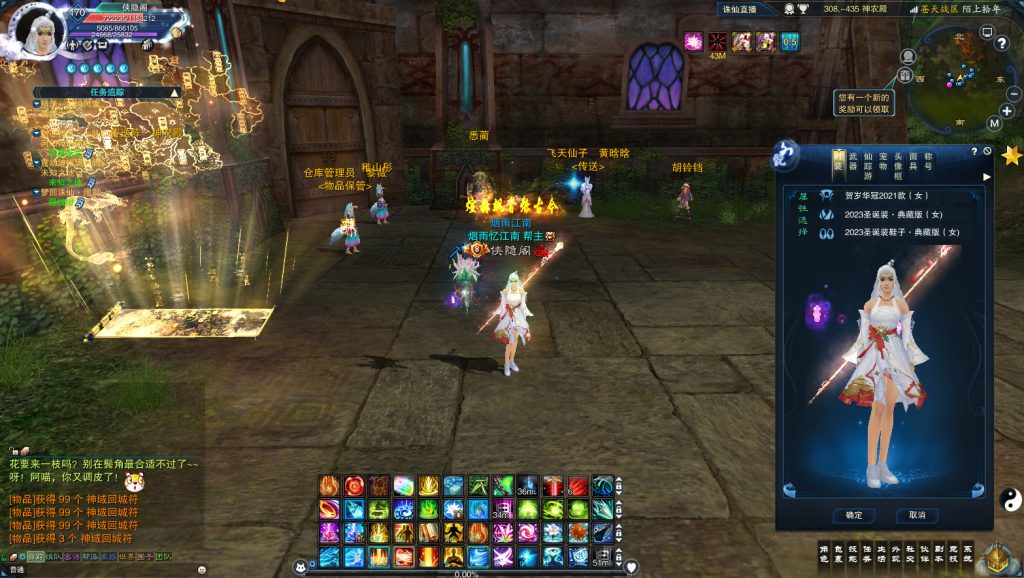1024x578 pixels.
Task: Open the 称号 title tab
Action: (928, 160)
